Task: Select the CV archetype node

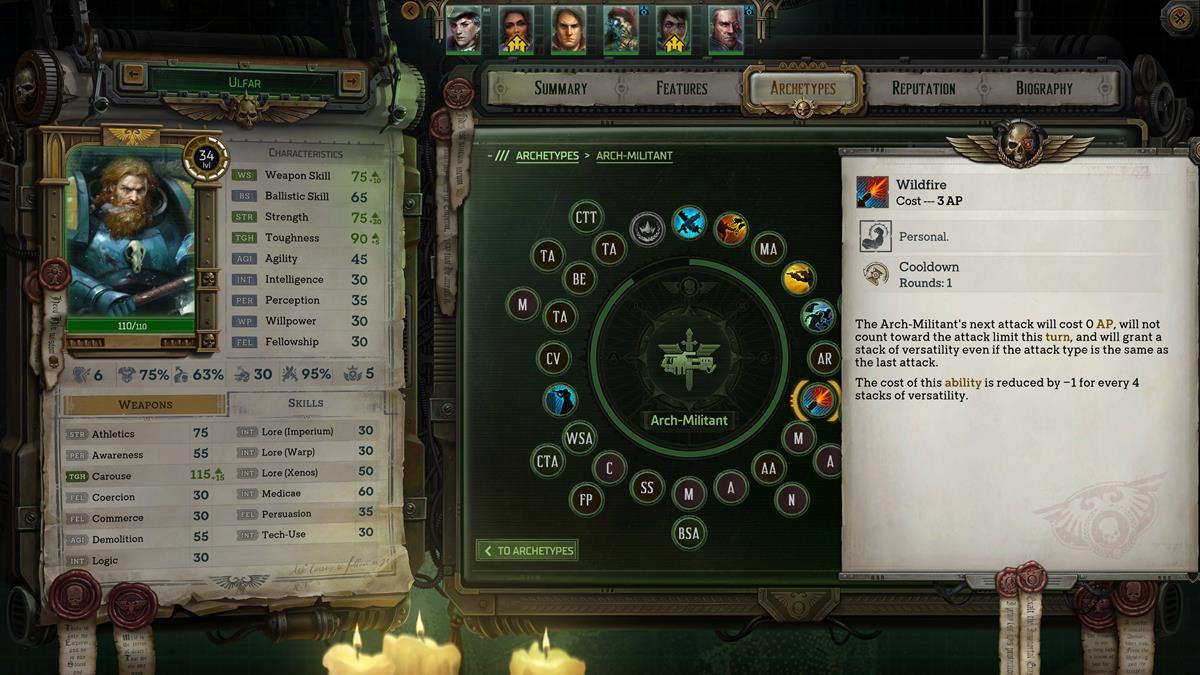Action: pyautogui.click(x=553, y=358)
